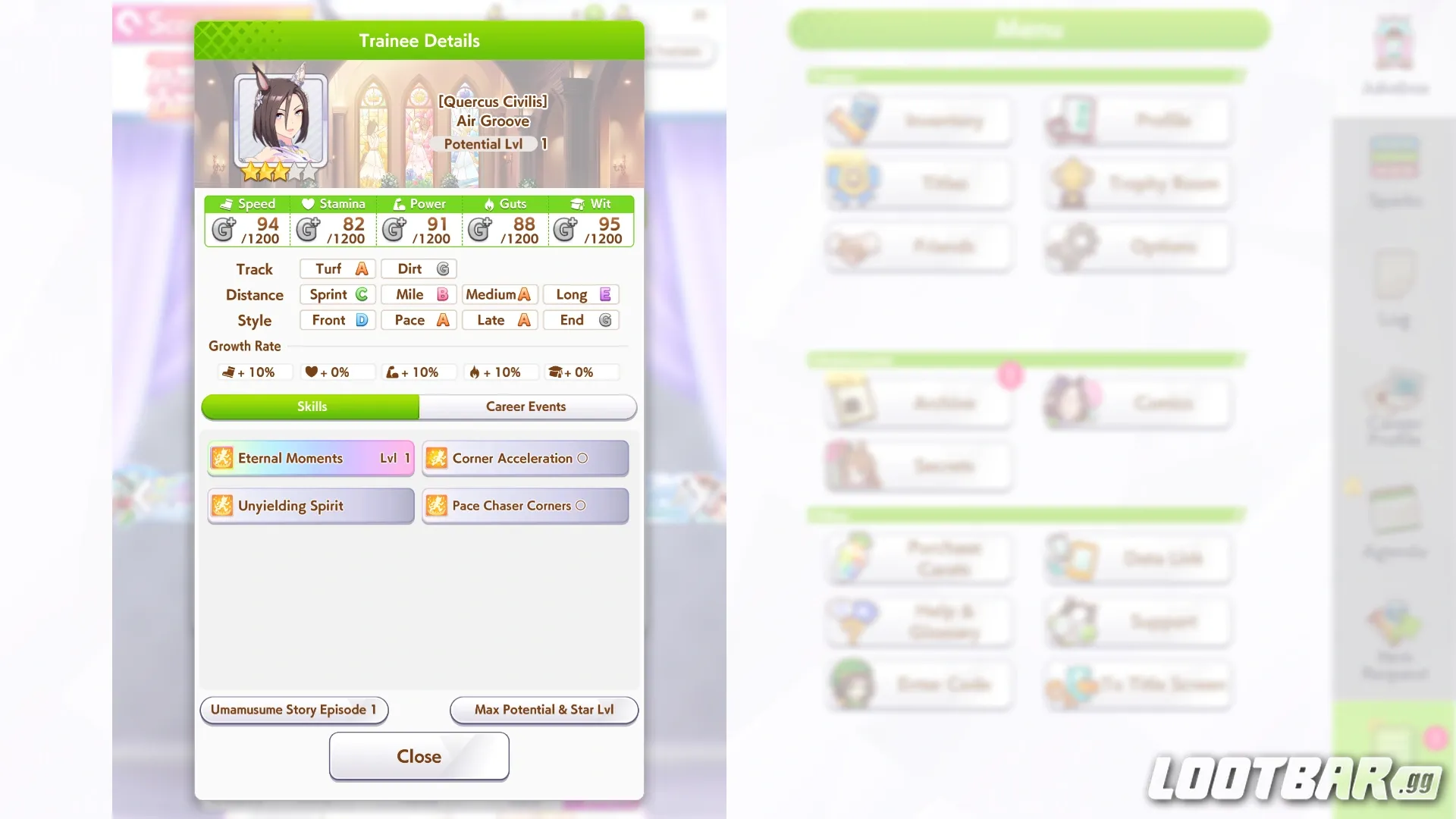The image size is (1456, 819).
Task: Close the Trainee Details dialog
Action: (419, 756)
